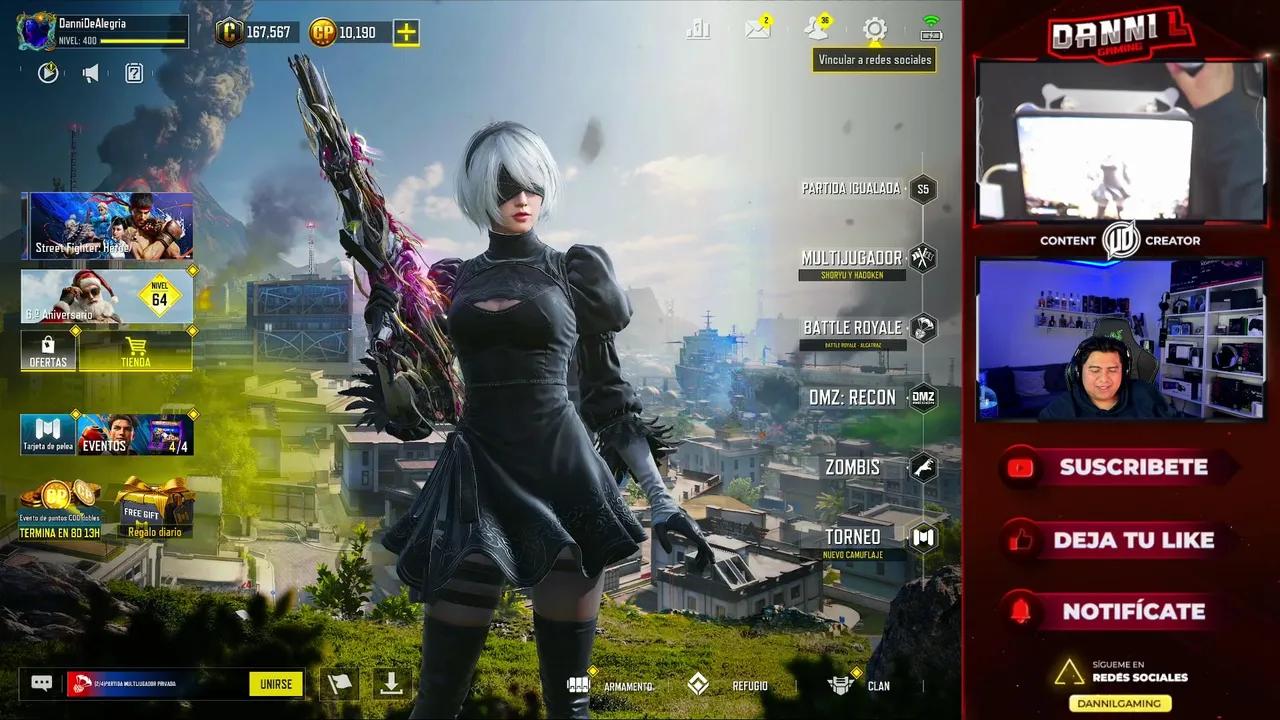This screenshot has width=1280, height=720.
Task: Toggle mute with the speaker icon
Action: [x=90, y=72]
